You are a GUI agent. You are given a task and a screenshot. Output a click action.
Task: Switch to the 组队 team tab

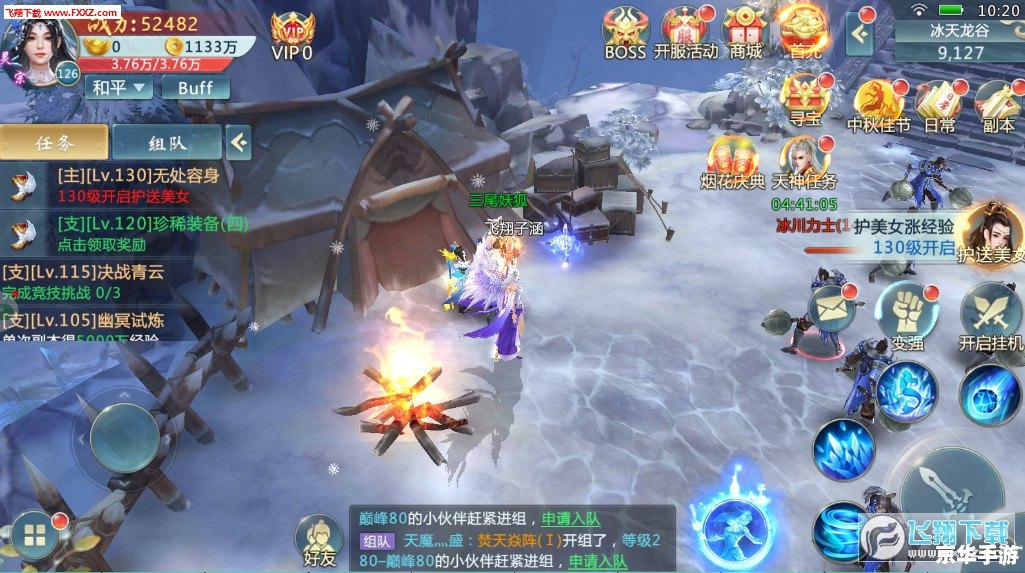pos(165,142)
